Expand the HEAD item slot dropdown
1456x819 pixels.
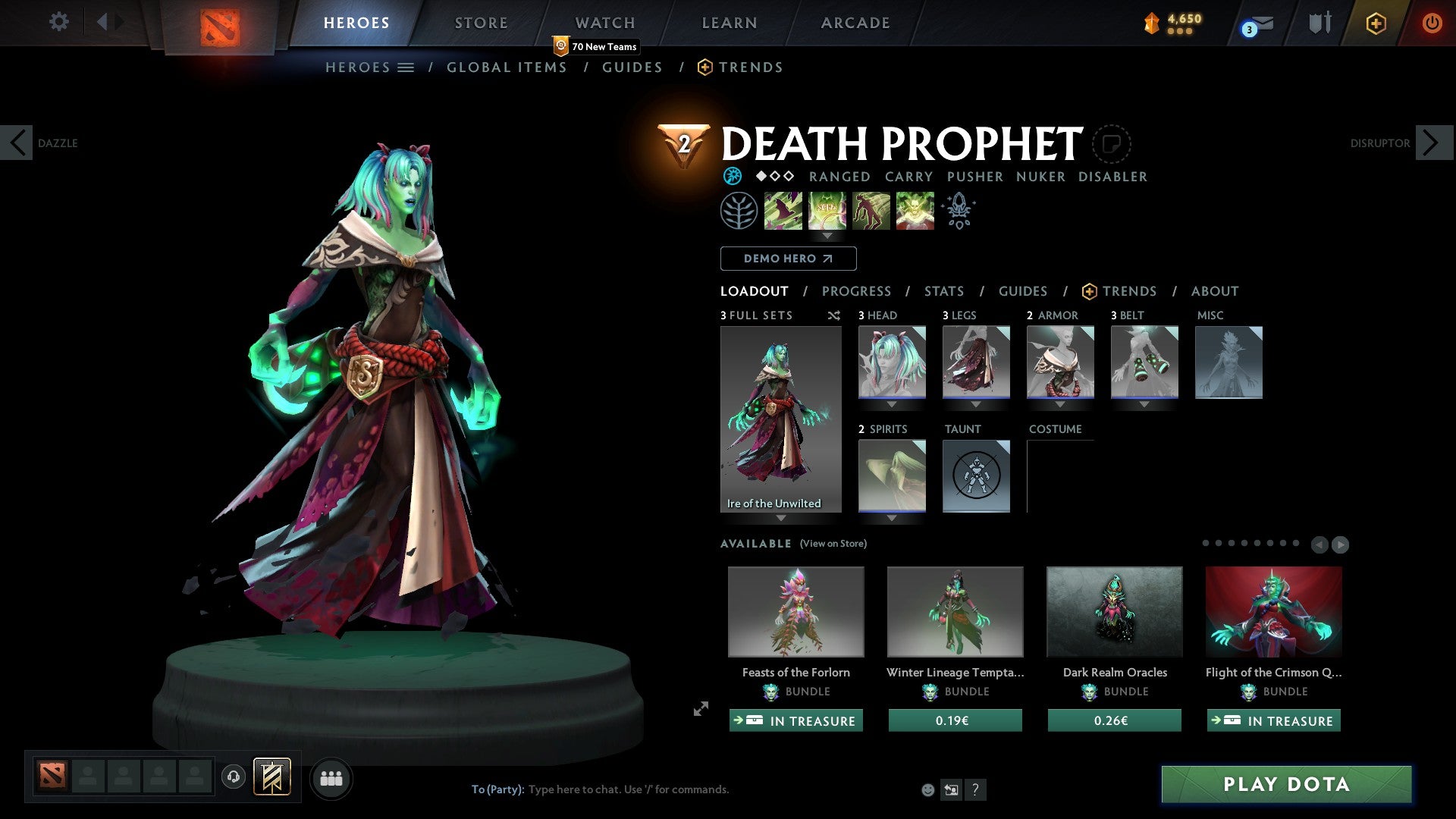[x=891, y=404]
